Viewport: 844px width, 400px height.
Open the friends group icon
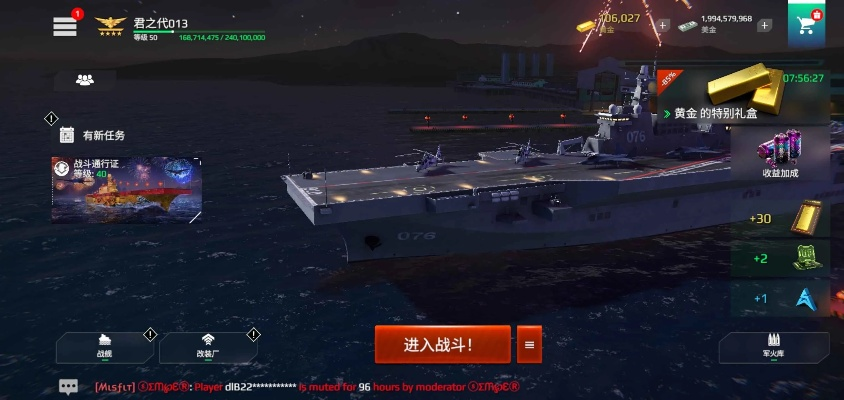pyautogui.click(x=85, y=80)
